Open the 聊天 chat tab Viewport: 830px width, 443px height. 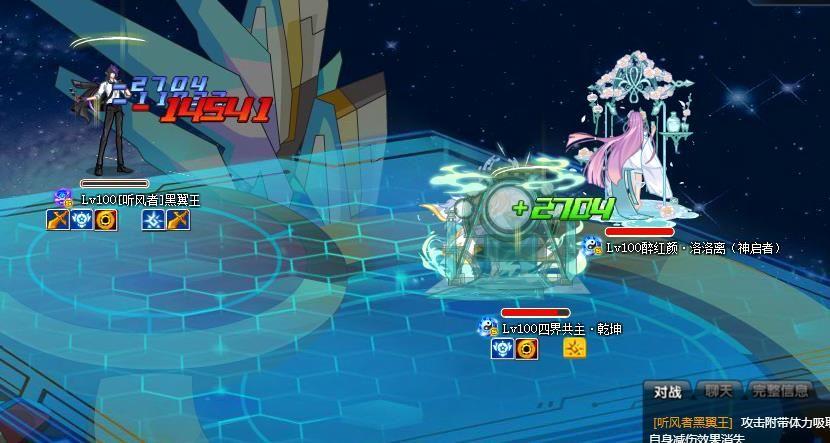pyautogui.click(x=718, y=392)
